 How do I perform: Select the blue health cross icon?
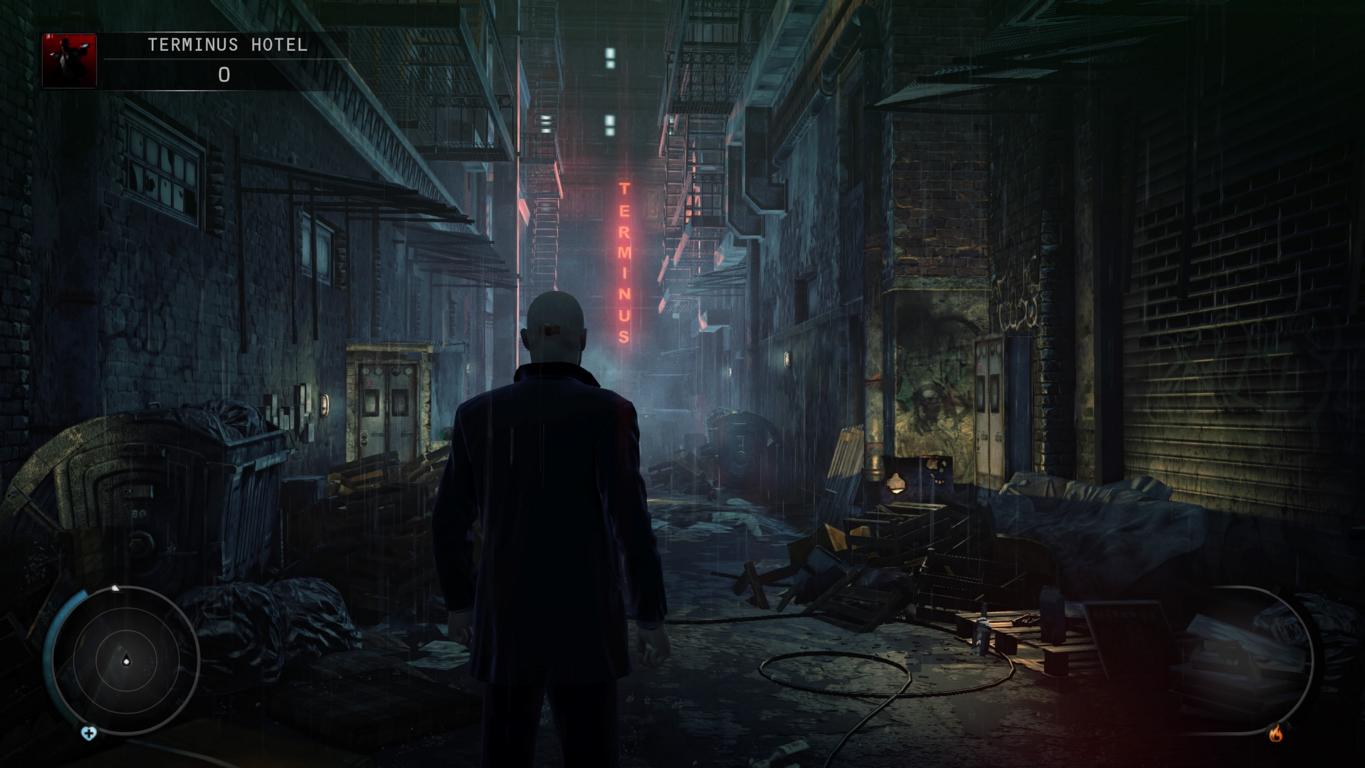(x=88, y=734)
